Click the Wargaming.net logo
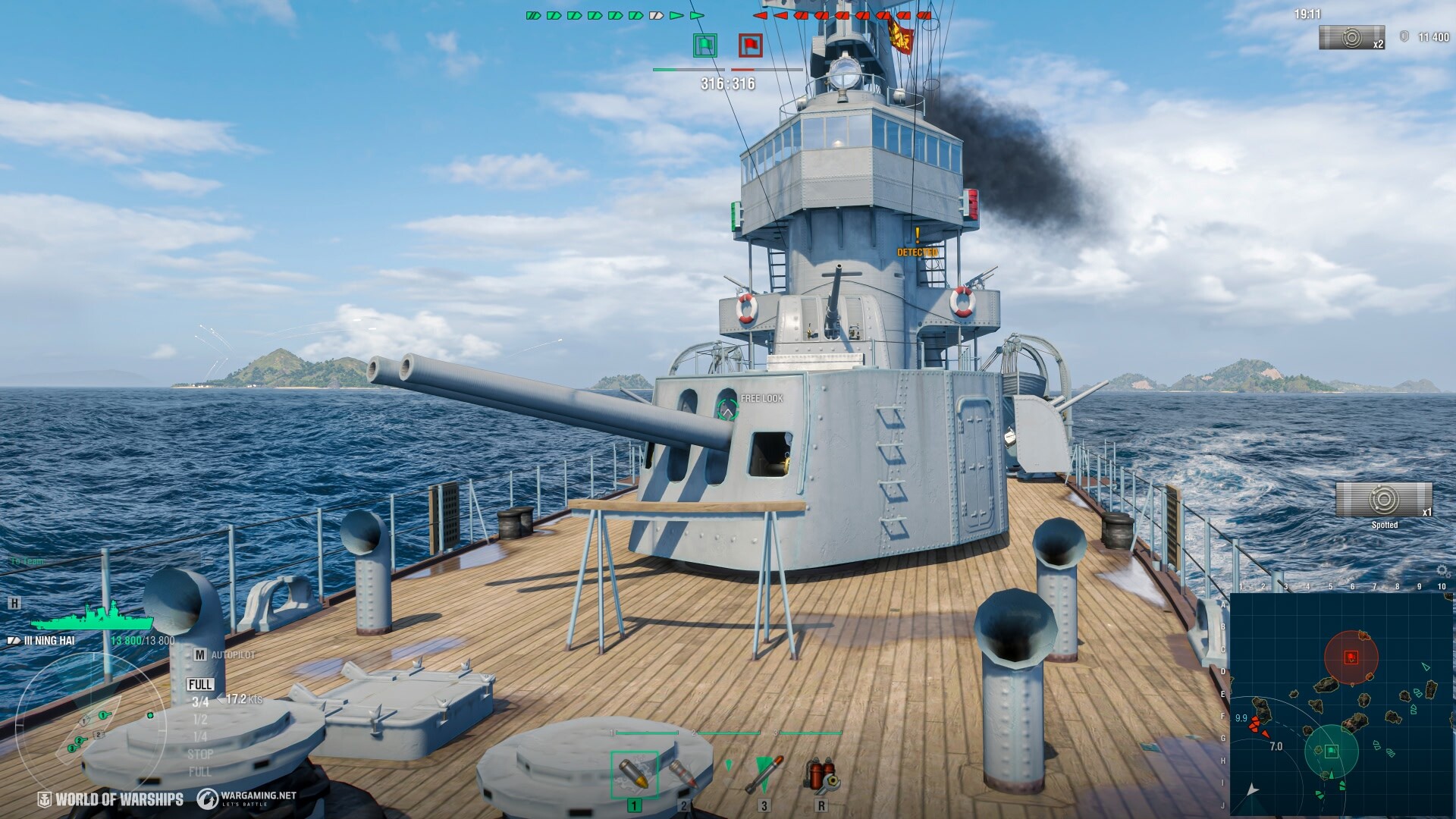This screenshot has height=819, width=1456. tap(209, 798)
